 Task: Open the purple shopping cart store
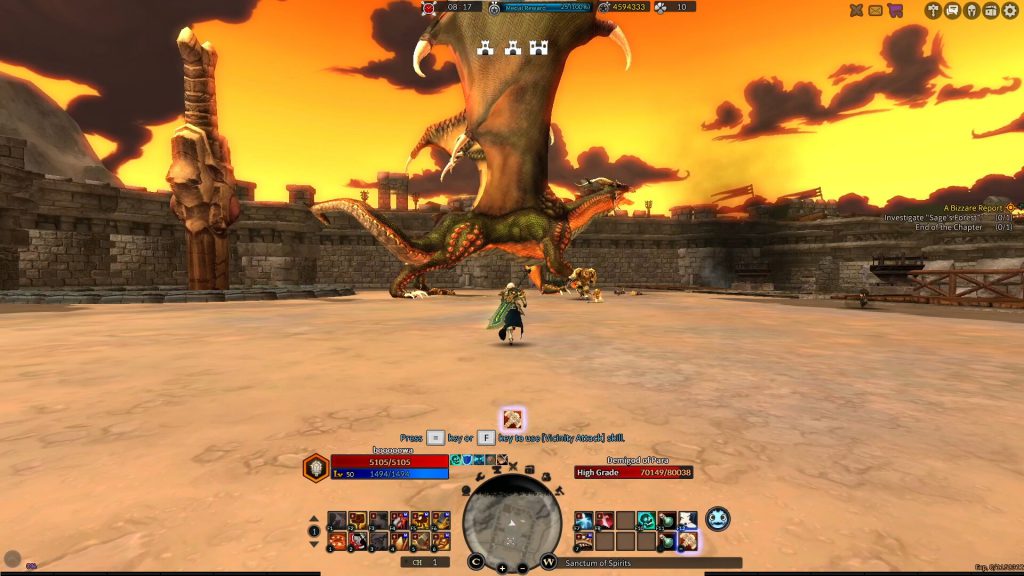895,10
